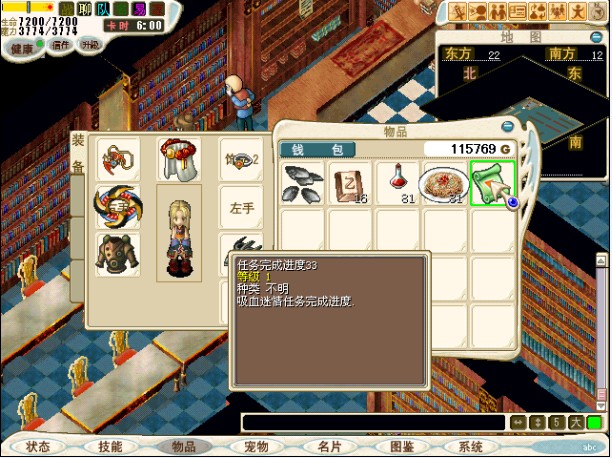
Task: Open the 系统 system menu
Action: (470, 446)
